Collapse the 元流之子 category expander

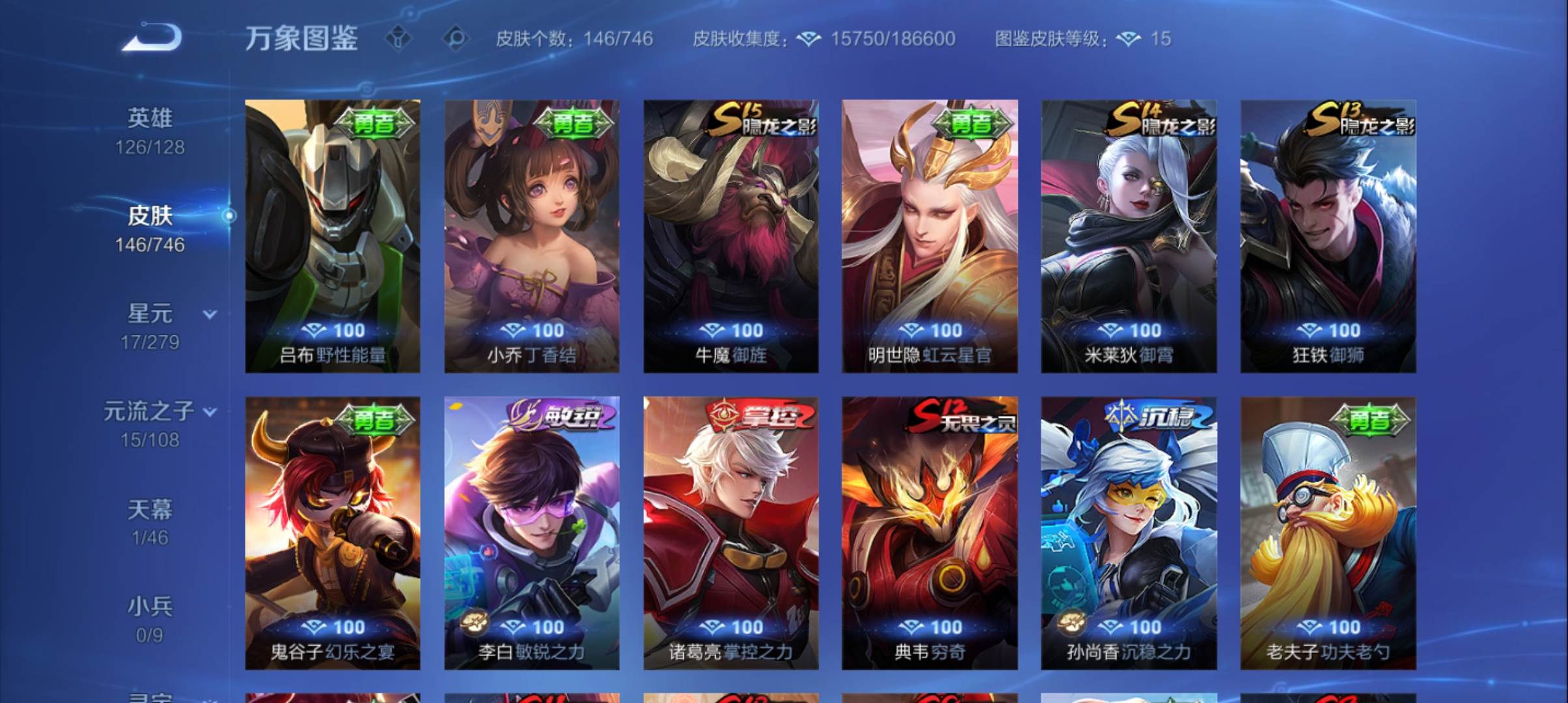point(210,410)
